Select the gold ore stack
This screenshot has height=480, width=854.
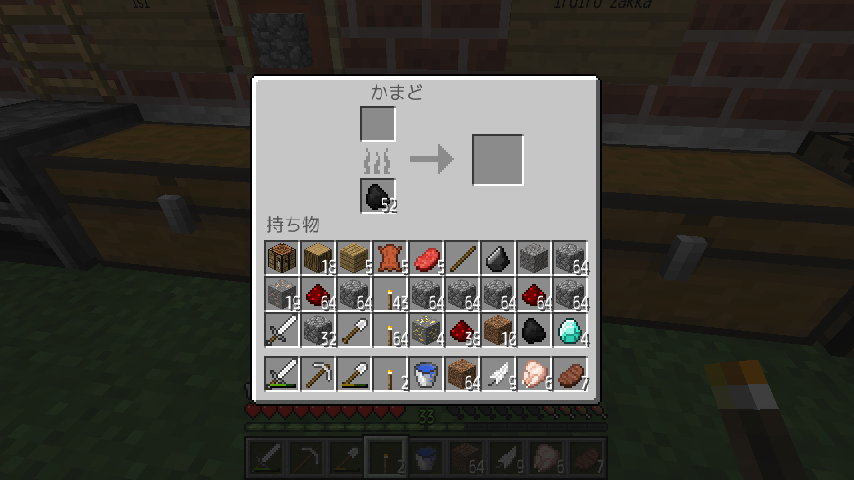click(426, 330)
